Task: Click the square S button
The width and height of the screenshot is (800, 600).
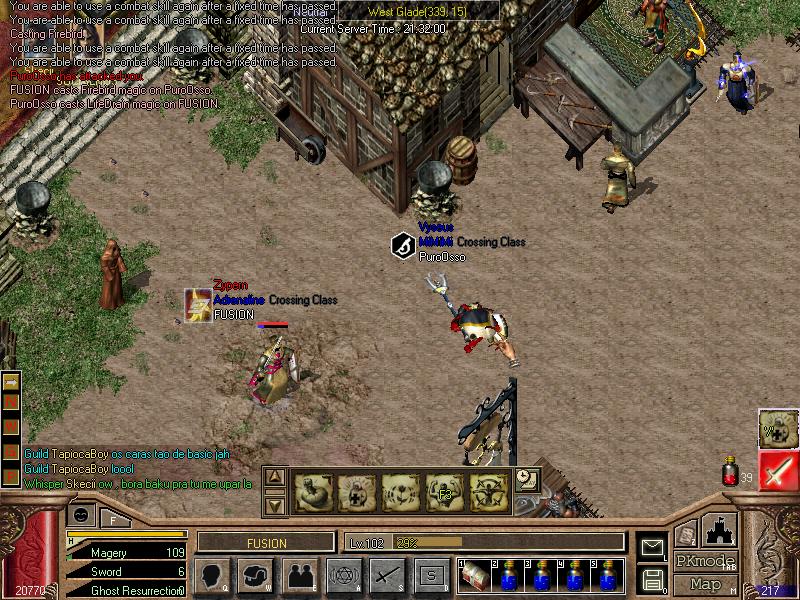Action: click(x=431, y=576)
